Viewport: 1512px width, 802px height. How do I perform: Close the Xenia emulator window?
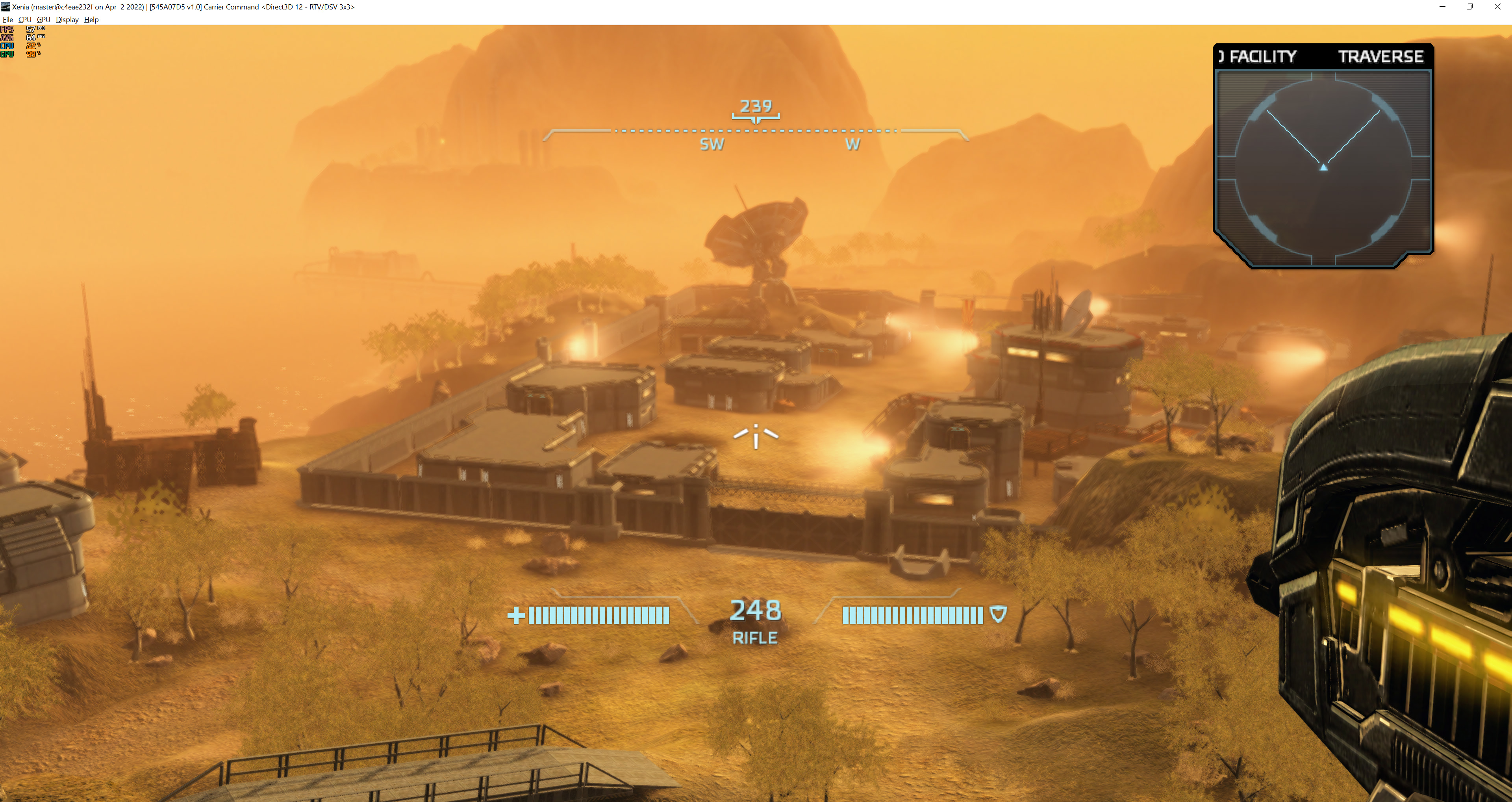coord(1497,6)
